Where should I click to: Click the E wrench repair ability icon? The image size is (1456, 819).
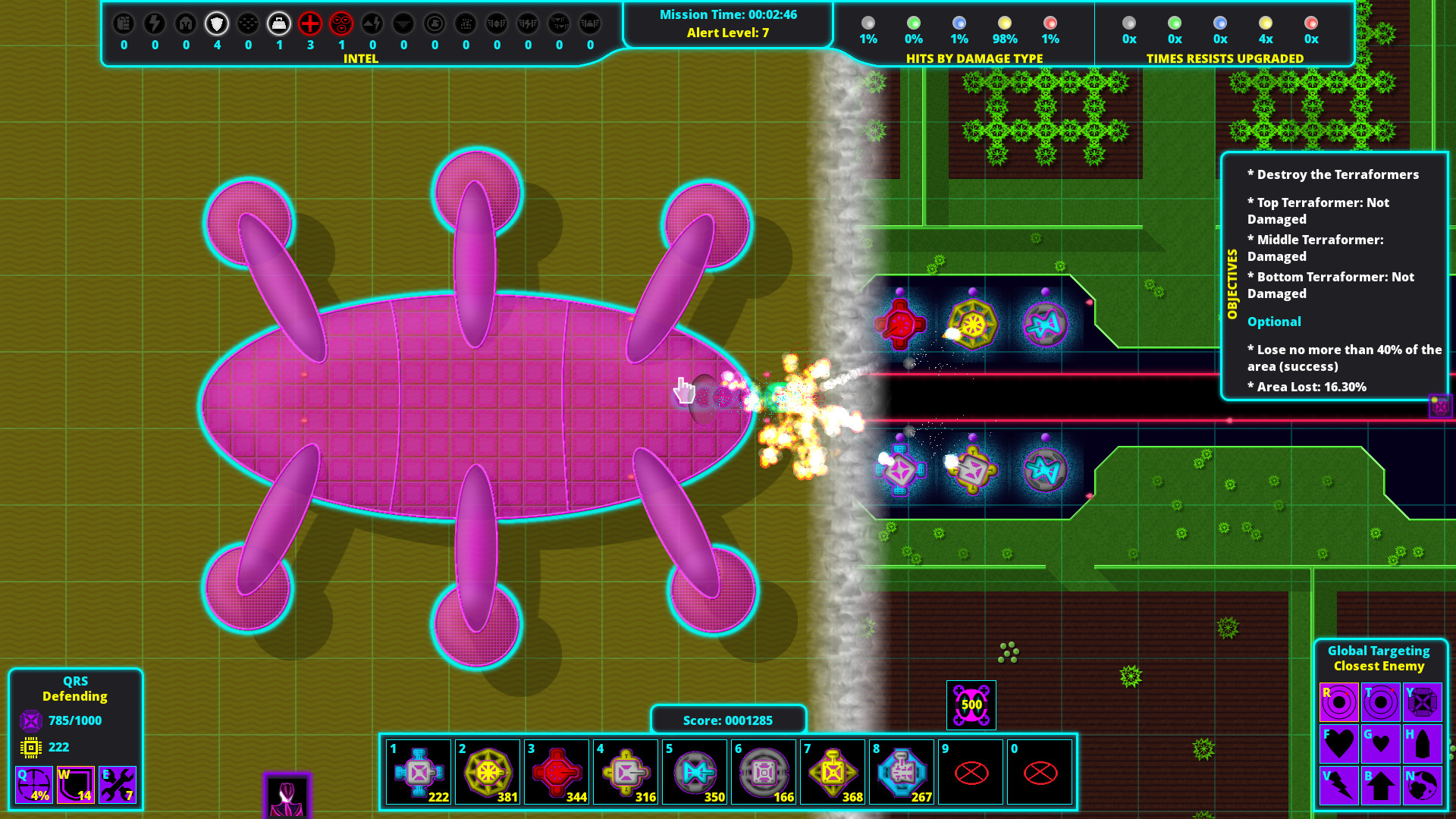pyautogui.click(x=118, y=783)
